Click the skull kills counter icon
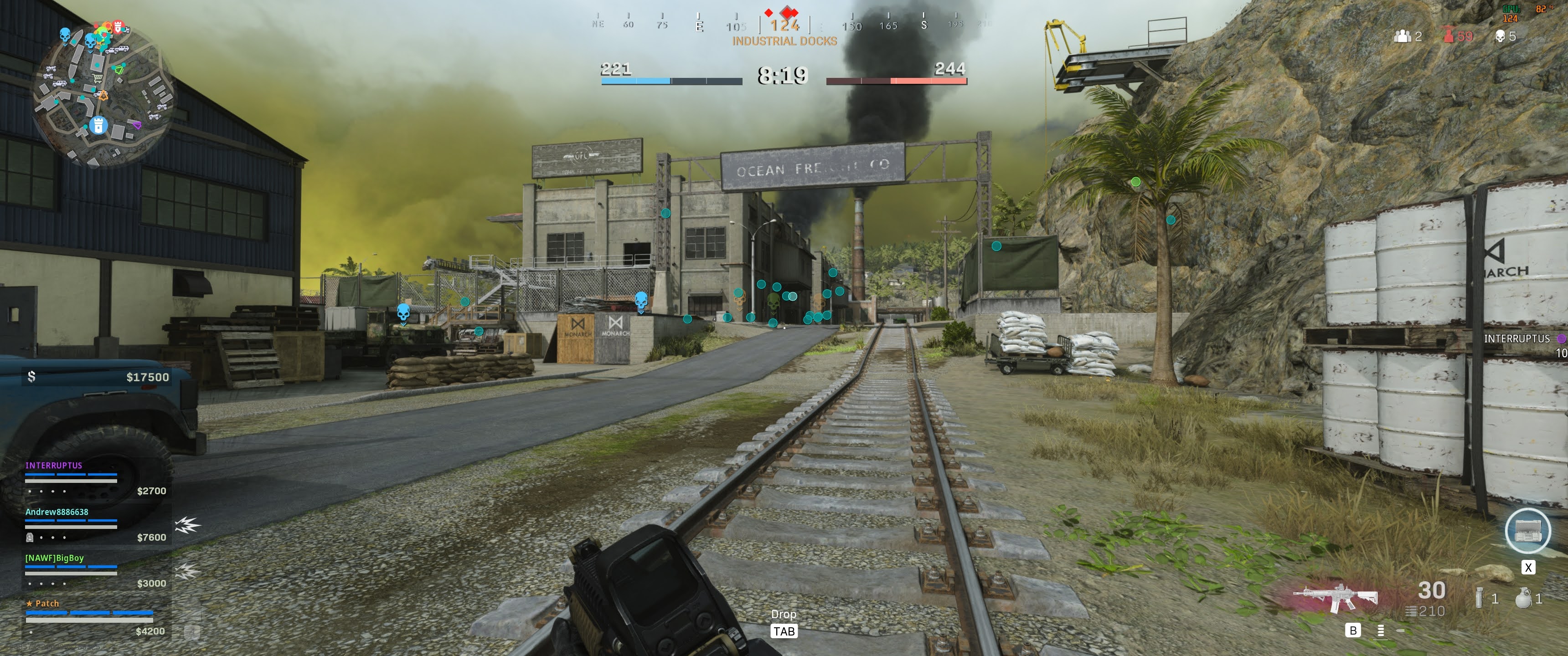1568x656 pixels. [1501, 36]
